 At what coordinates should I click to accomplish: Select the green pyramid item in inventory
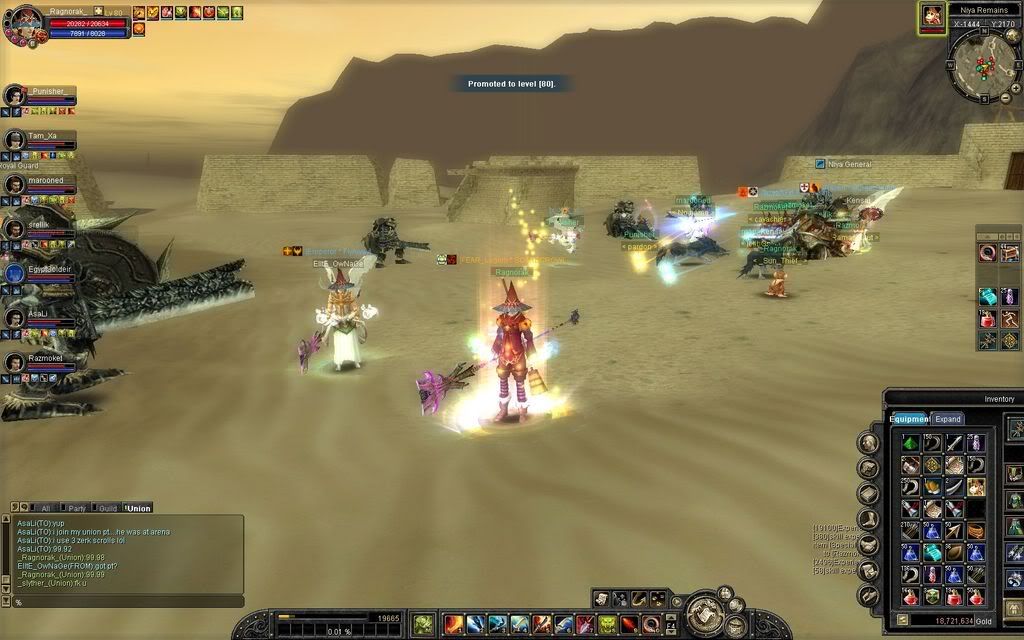click(x=910, y=443)
